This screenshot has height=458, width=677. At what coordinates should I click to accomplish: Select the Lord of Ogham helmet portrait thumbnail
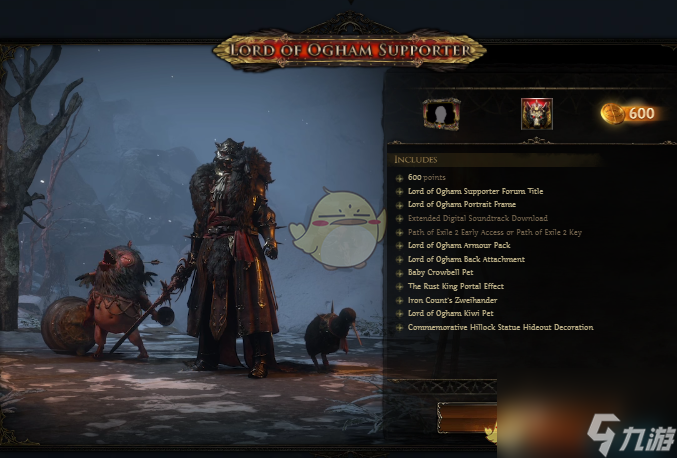coord(536,114)
